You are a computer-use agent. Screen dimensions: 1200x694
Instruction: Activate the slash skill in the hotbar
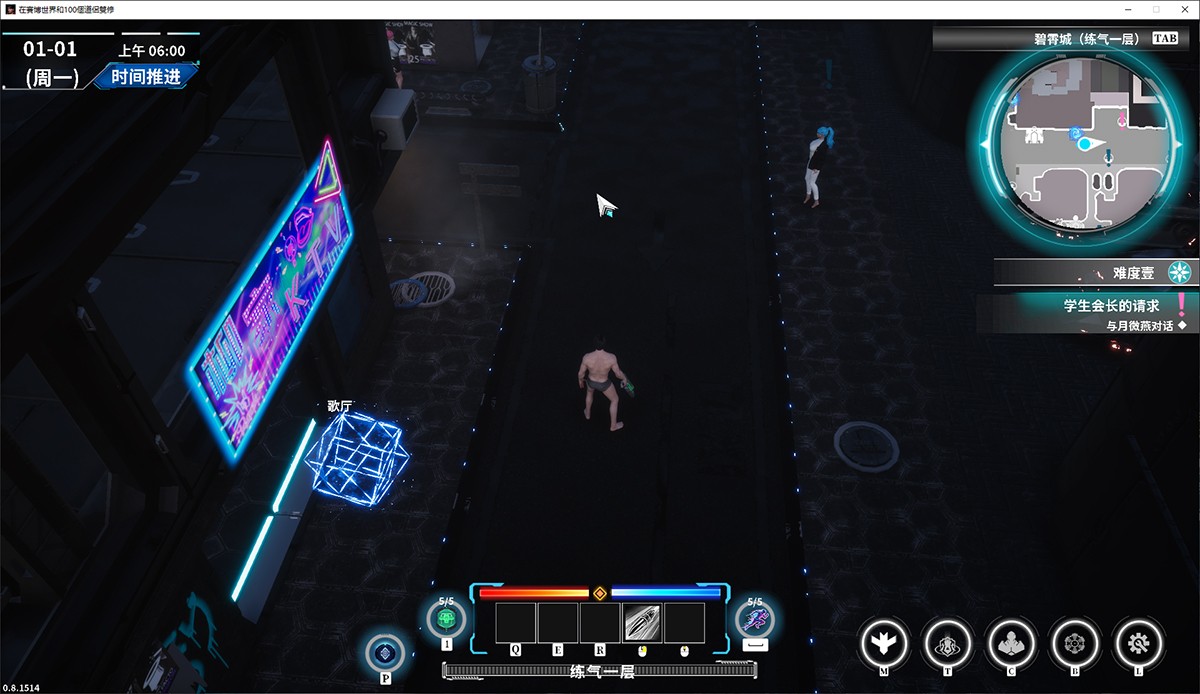642,622
